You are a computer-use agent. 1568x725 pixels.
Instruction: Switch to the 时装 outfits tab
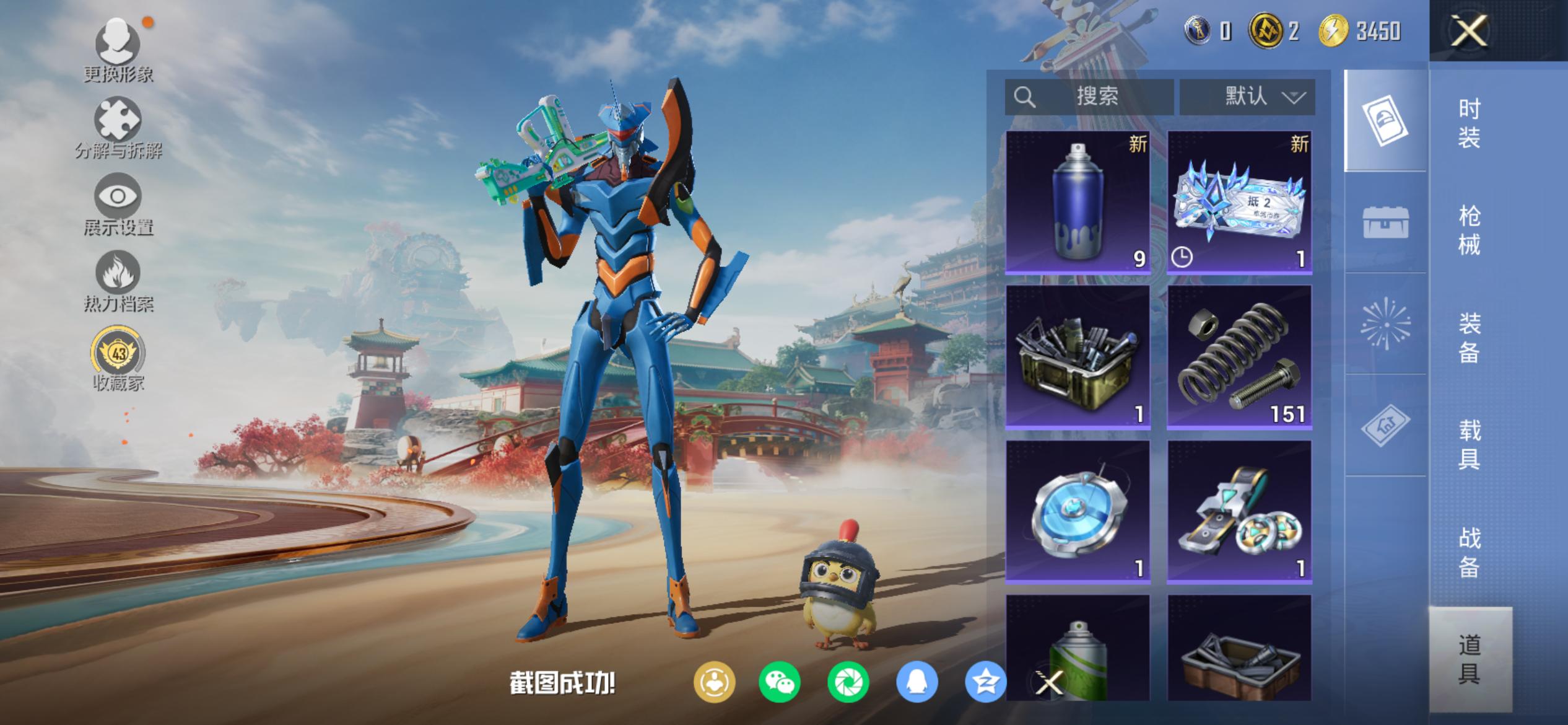(1469, 123)
